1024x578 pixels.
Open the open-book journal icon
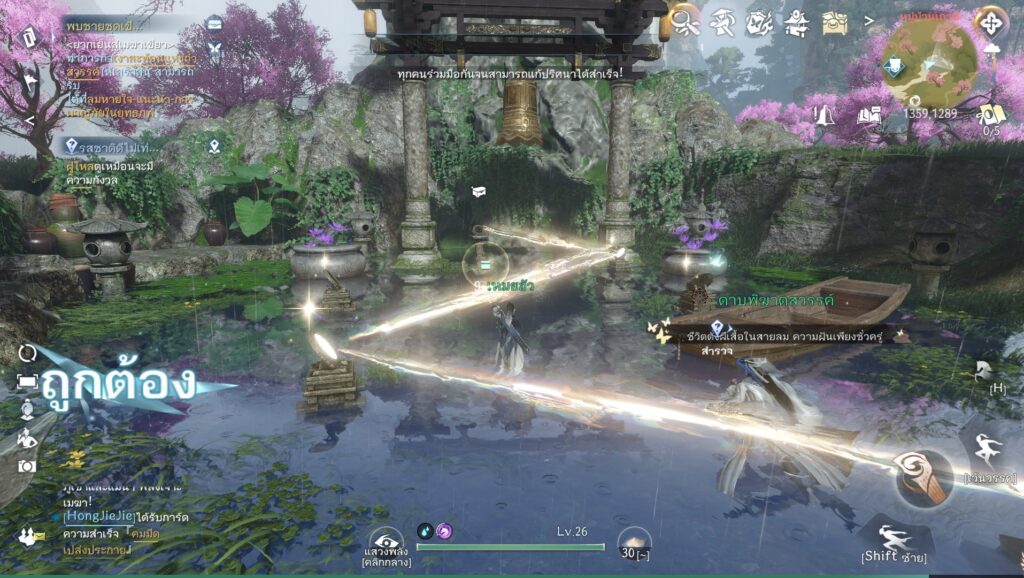pos(868,115)
